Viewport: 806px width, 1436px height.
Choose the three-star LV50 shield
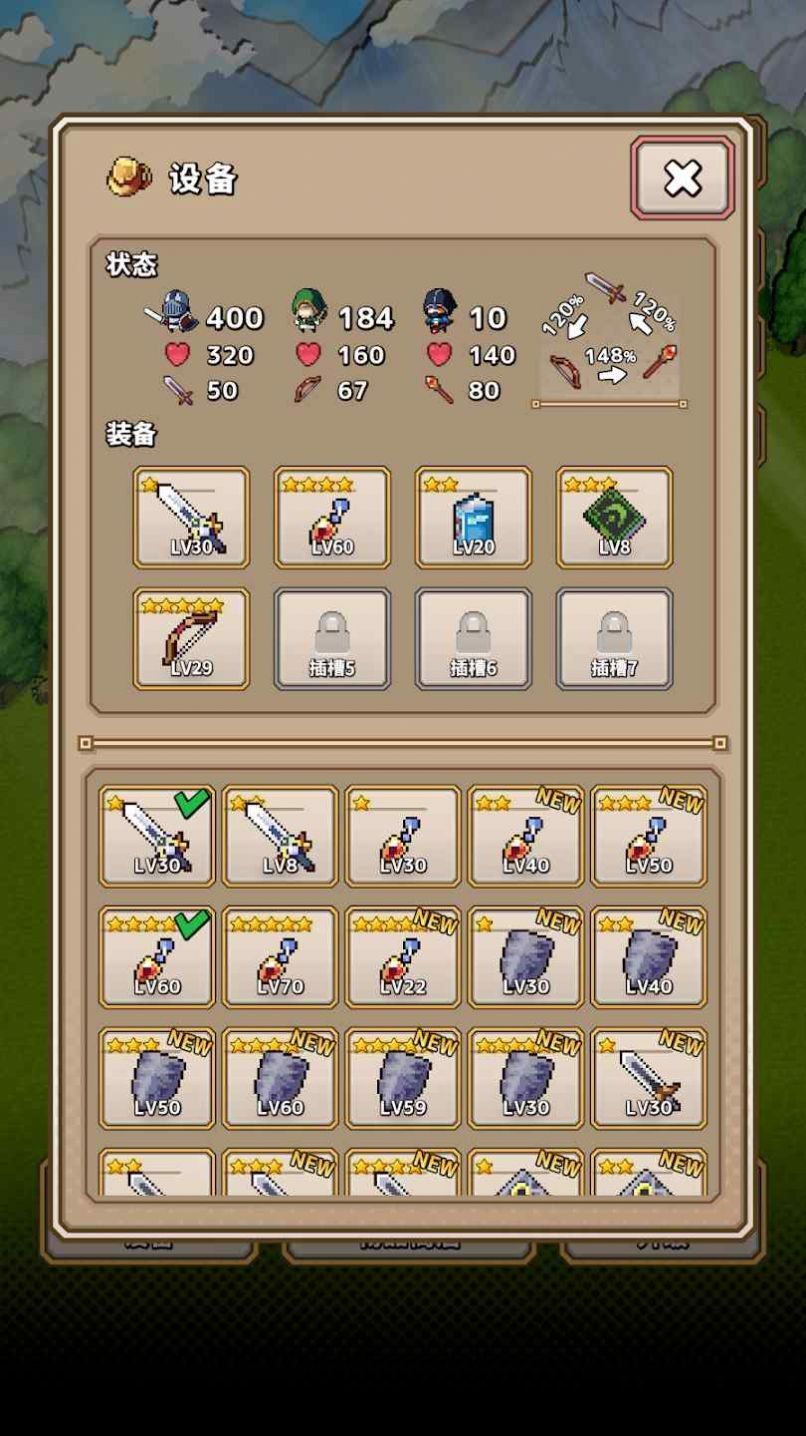(x=157, y=1078)
